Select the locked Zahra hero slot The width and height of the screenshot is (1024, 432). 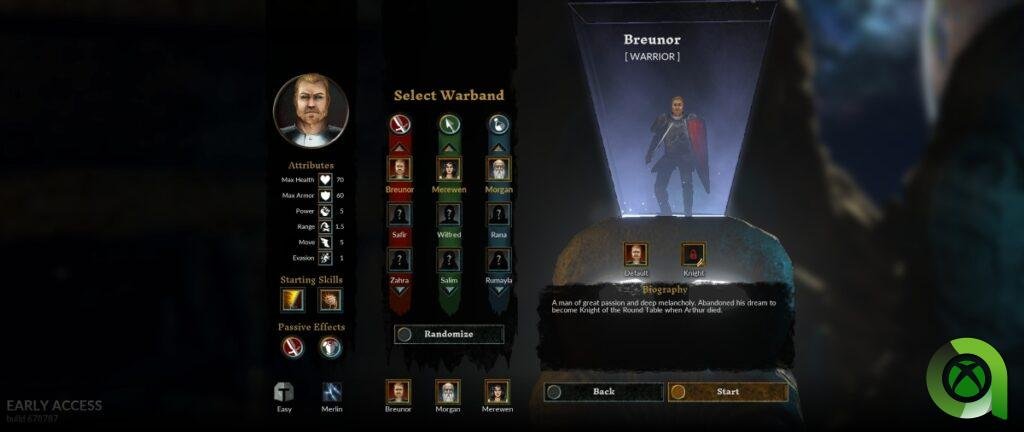click(x=399, y=261)
